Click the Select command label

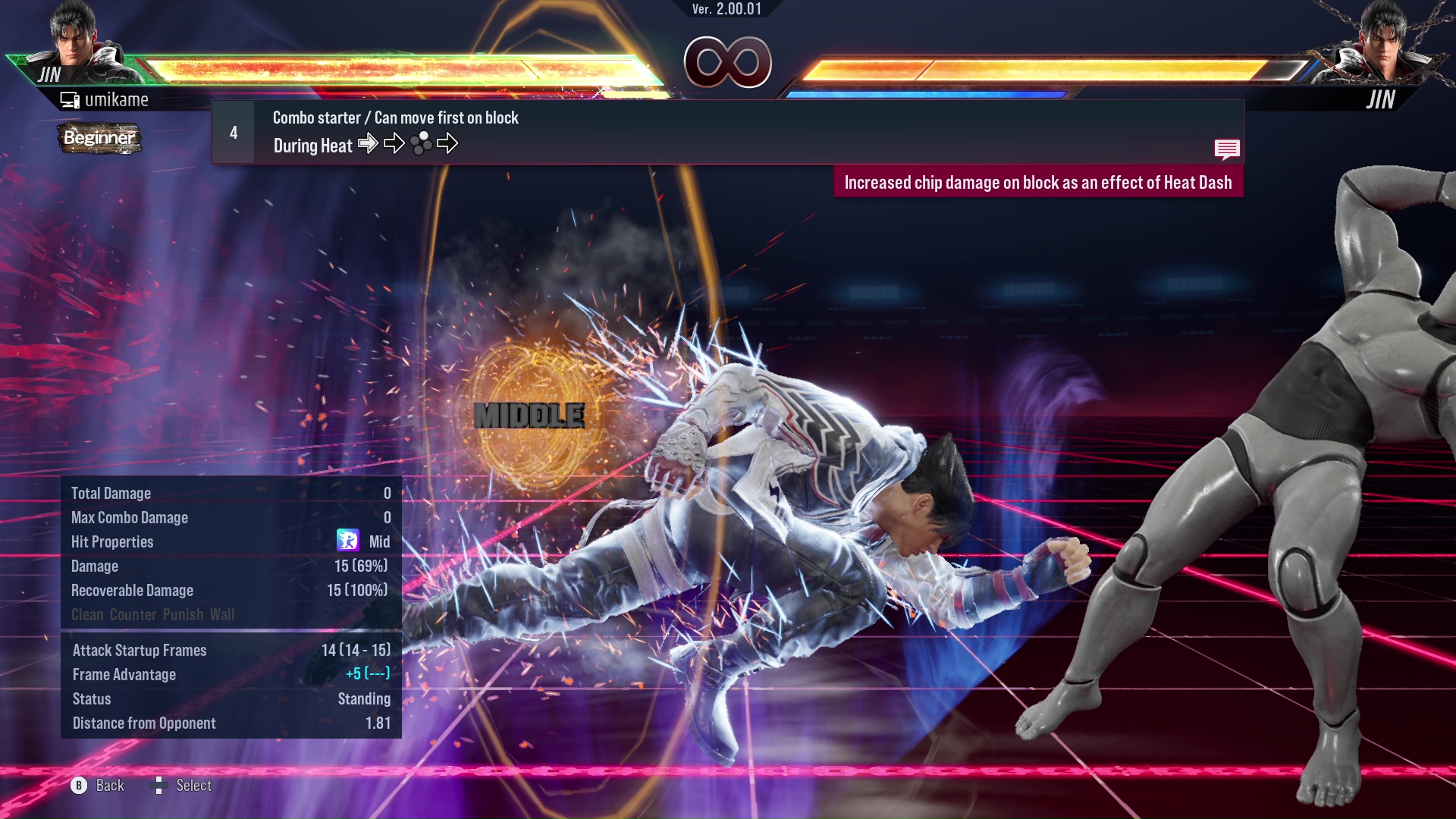pos(195,786)
